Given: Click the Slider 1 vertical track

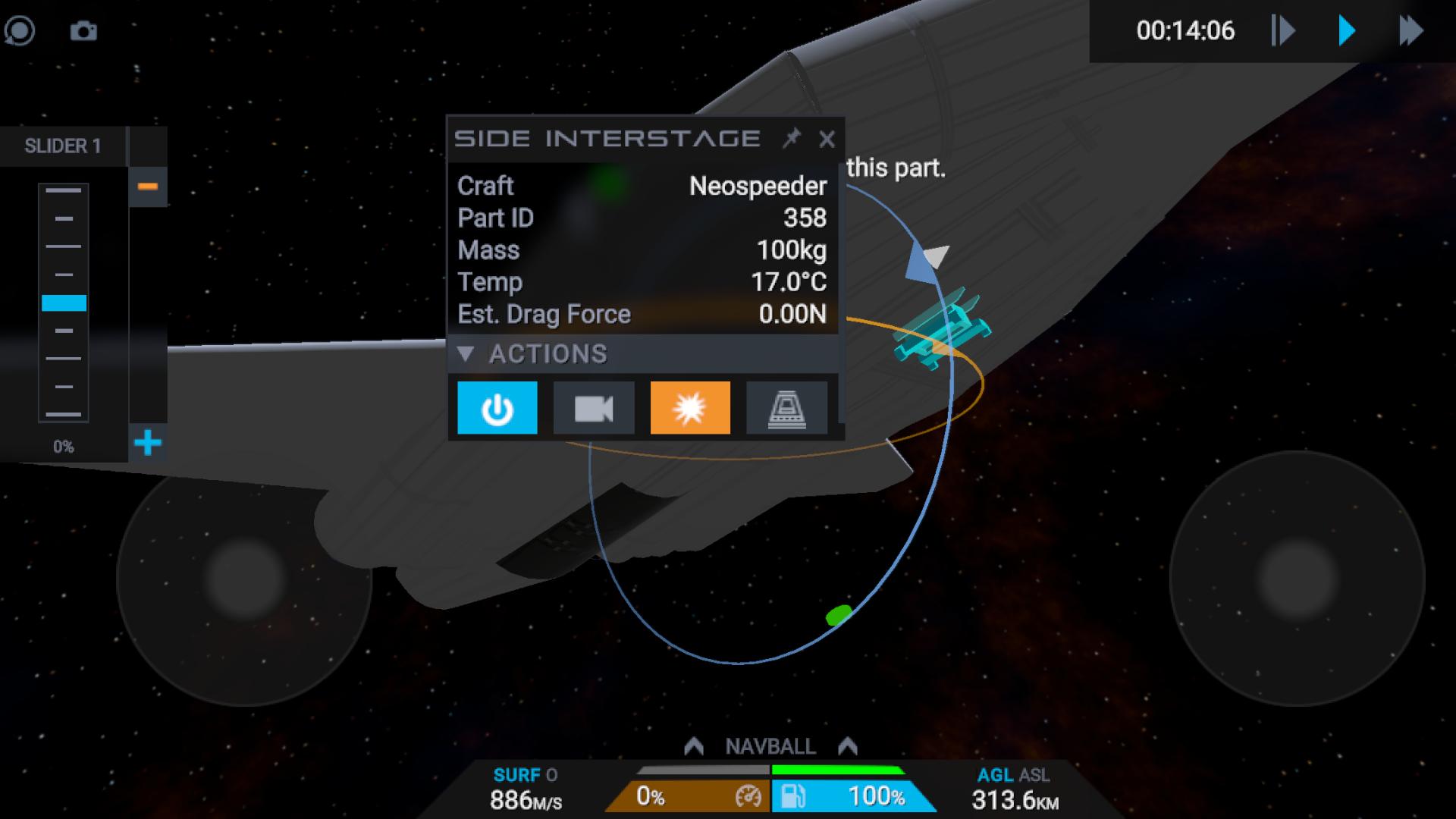Looking at the screenshot, I should click(64, 303).
